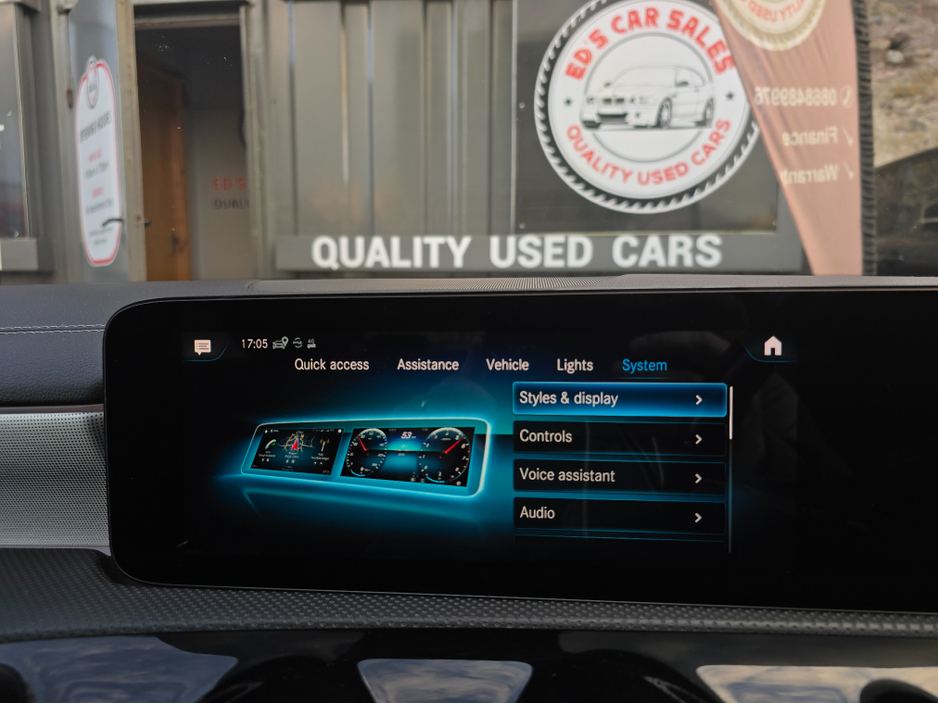Open the message notification icon
The width and height of the screenshot is (938, 704).
point(203,347)
